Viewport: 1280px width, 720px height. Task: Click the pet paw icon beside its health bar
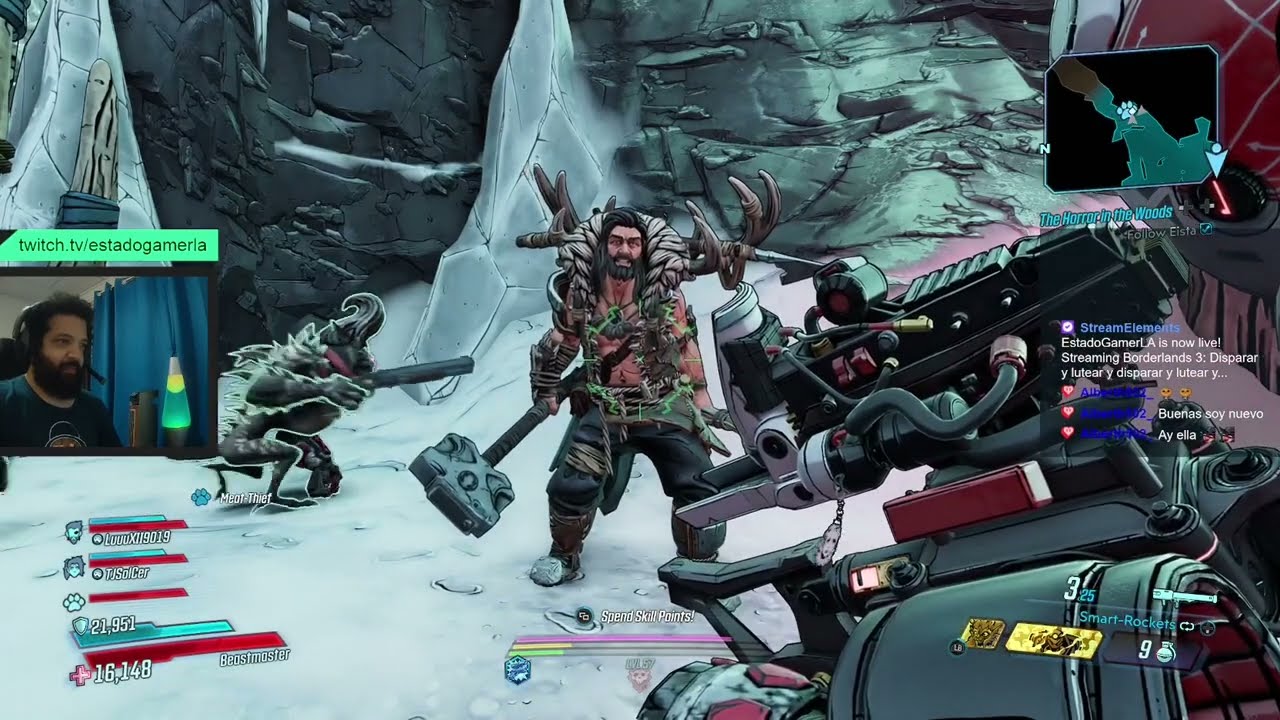coord(74,601)
